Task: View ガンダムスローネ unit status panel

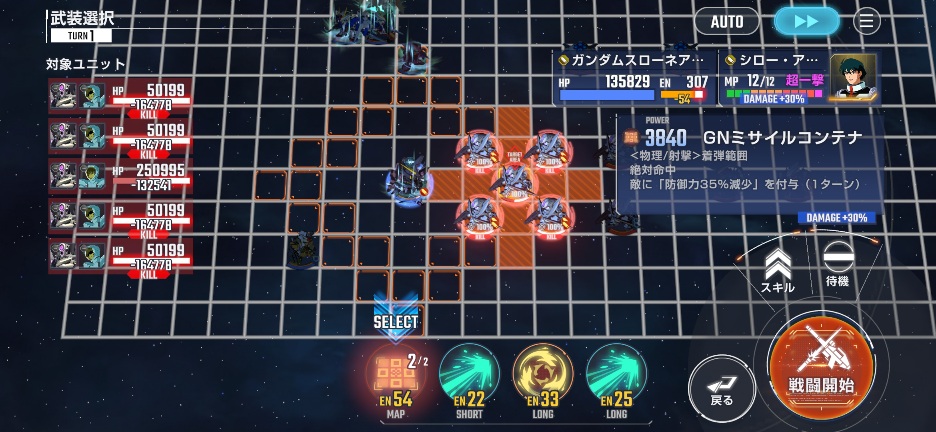Action: click(634, 78)
